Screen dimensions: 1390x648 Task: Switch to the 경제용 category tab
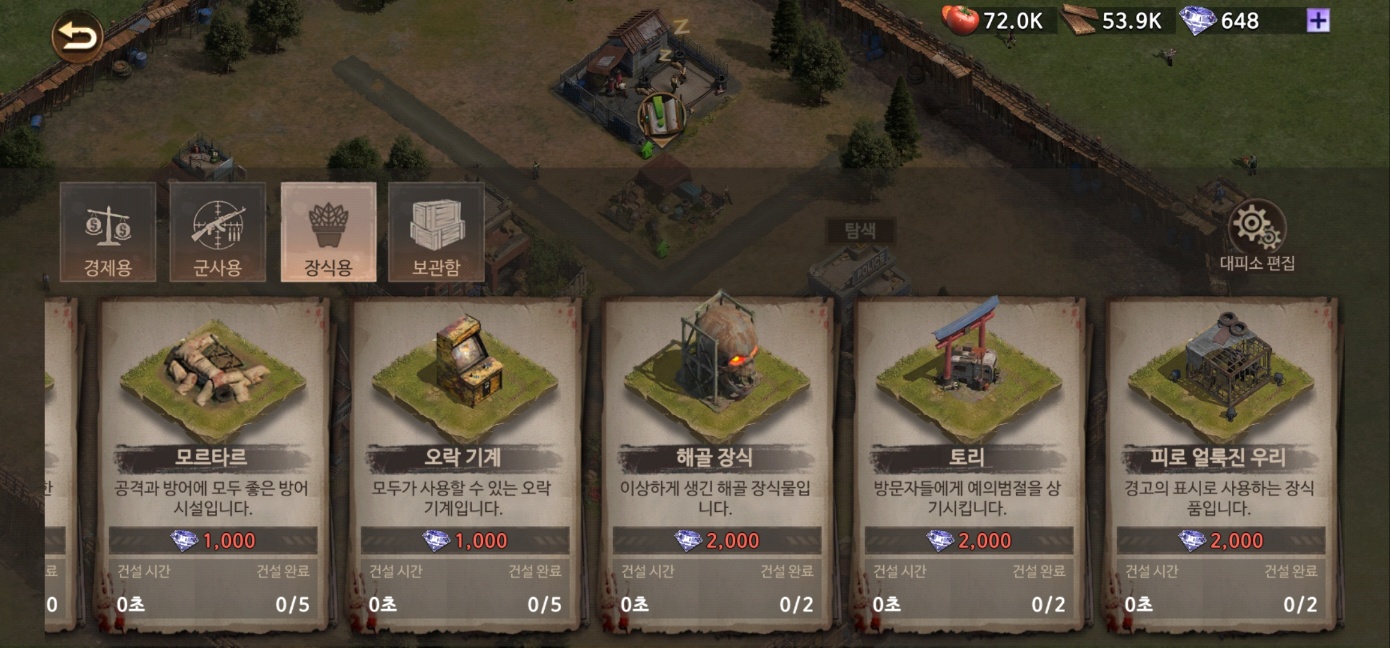(x=108, y=232)
